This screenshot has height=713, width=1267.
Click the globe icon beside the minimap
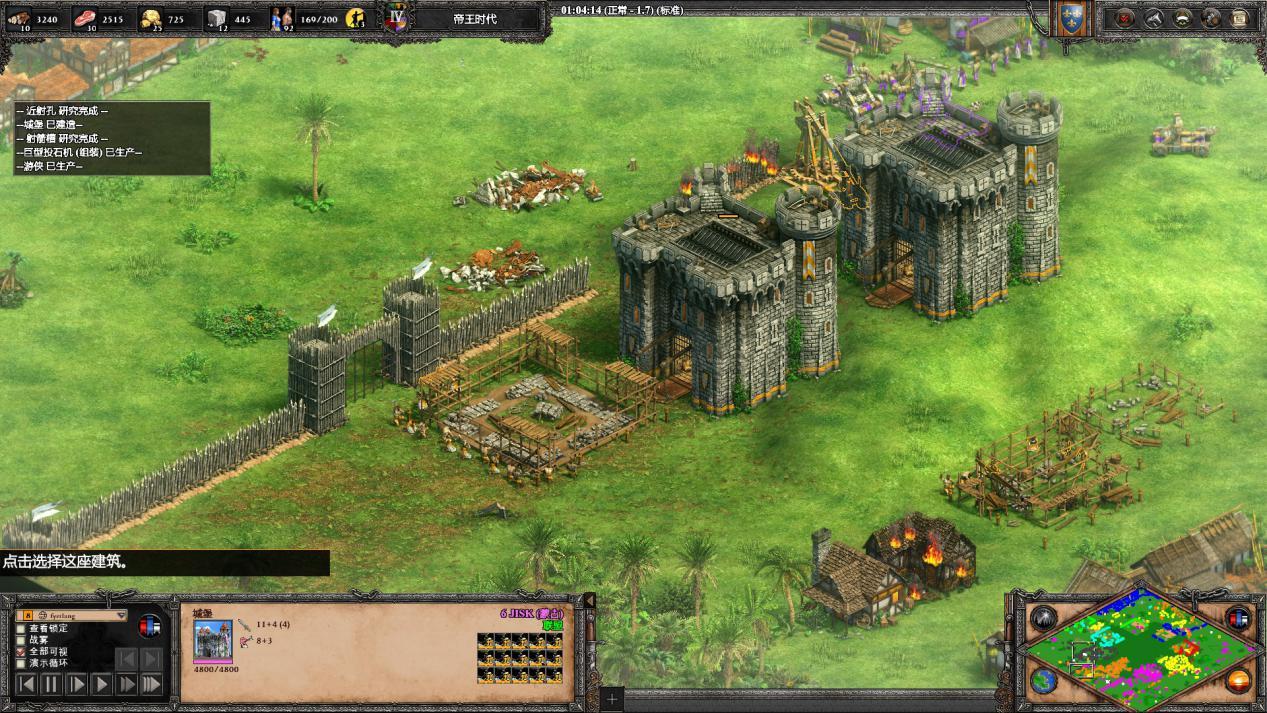point(1044,681)
